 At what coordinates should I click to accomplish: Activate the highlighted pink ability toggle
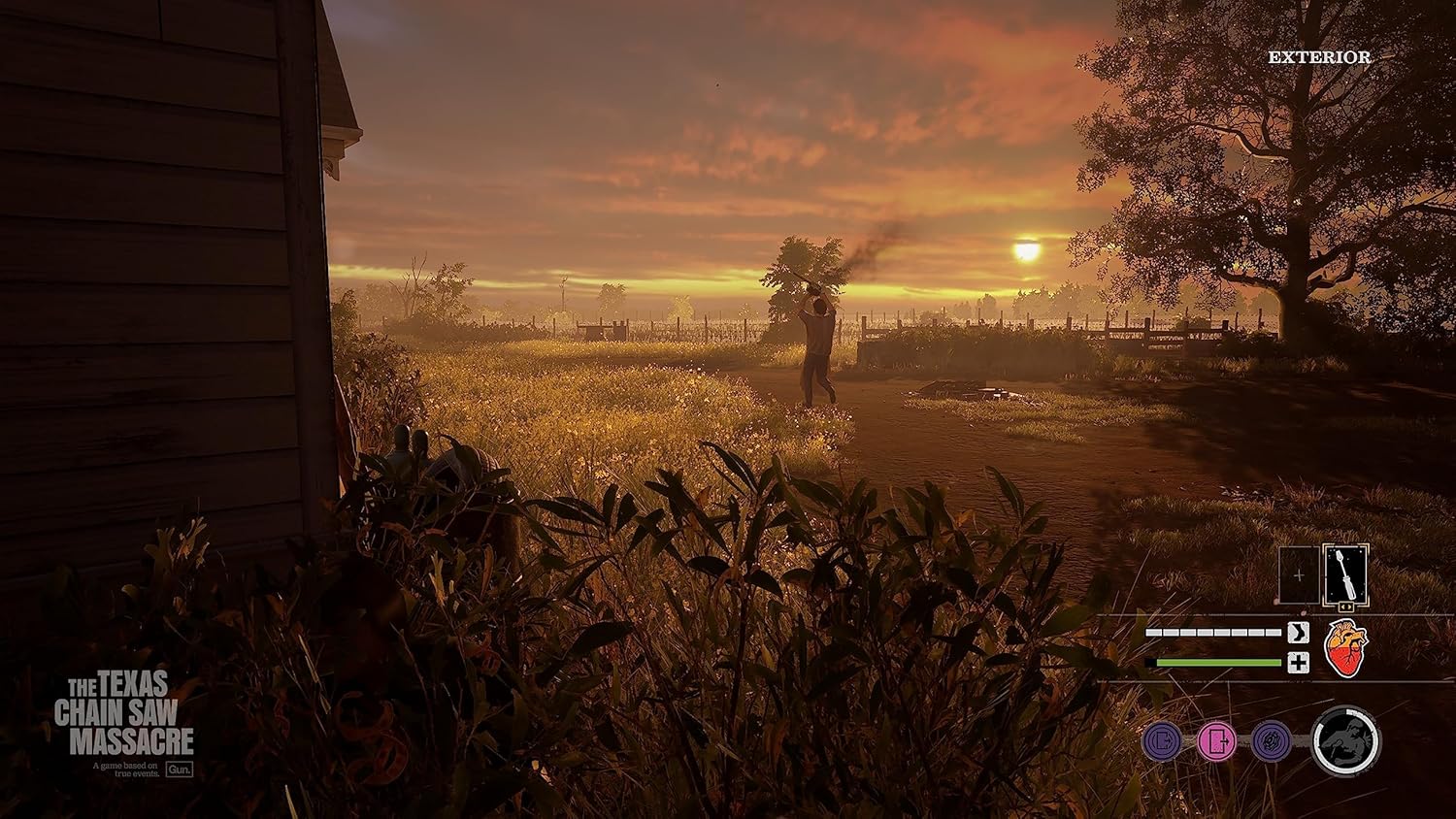tap(1214, 742)
